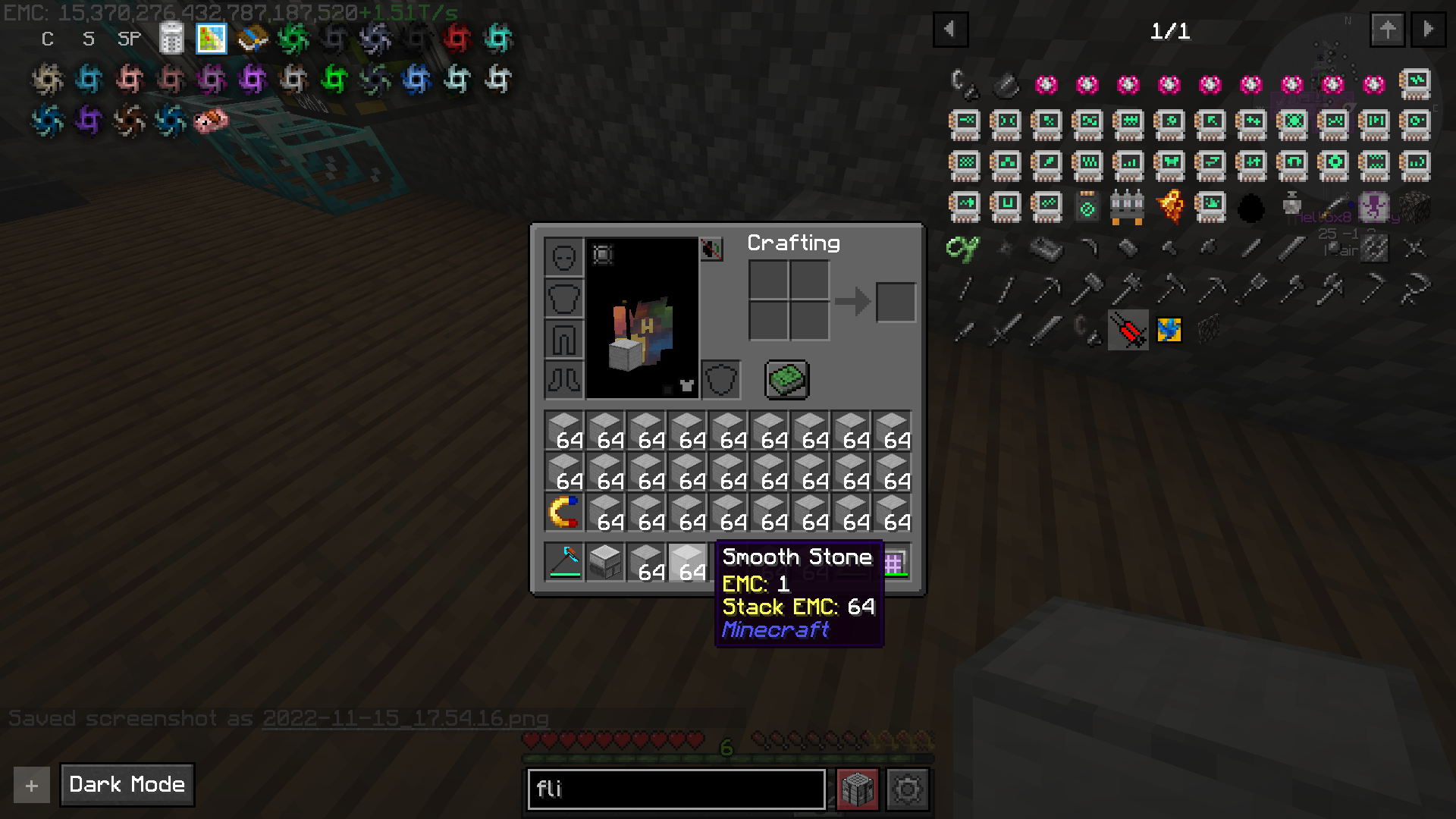Open JEI settings with the gear icon
The width and height of the screenshot is (1456, 819).
[908, 789]
